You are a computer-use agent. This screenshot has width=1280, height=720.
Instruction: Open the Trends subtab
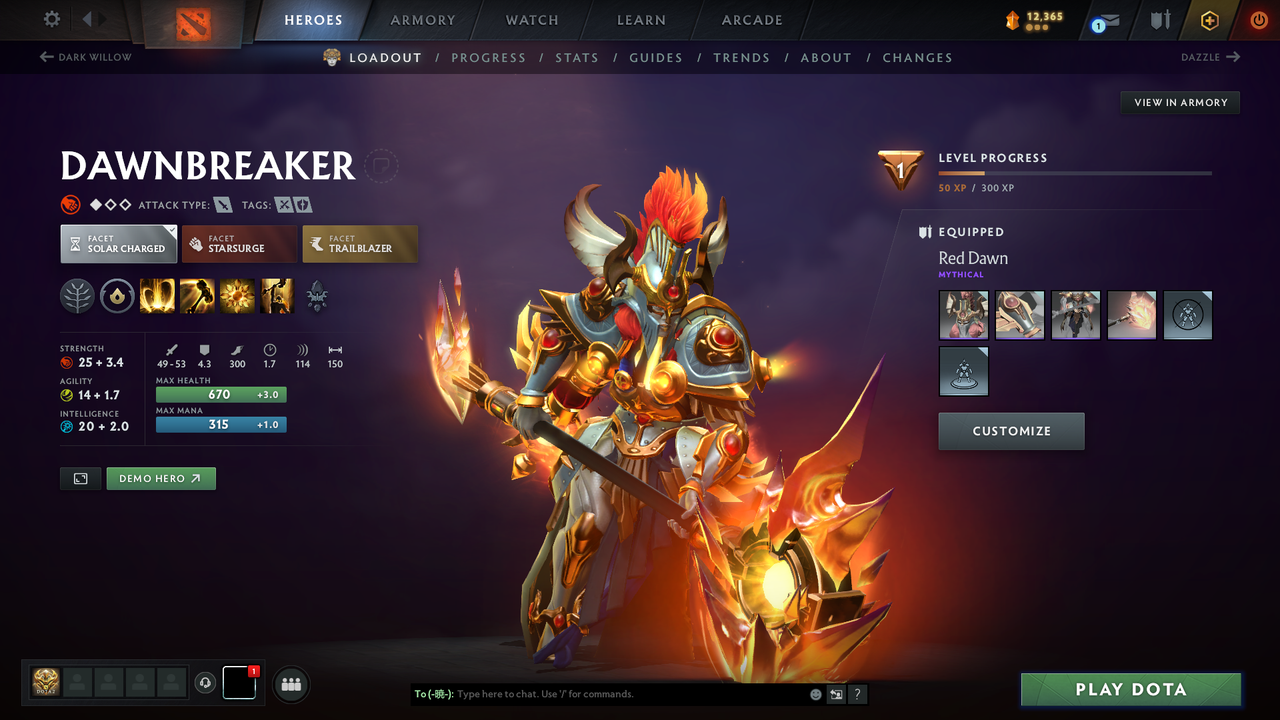741,58
